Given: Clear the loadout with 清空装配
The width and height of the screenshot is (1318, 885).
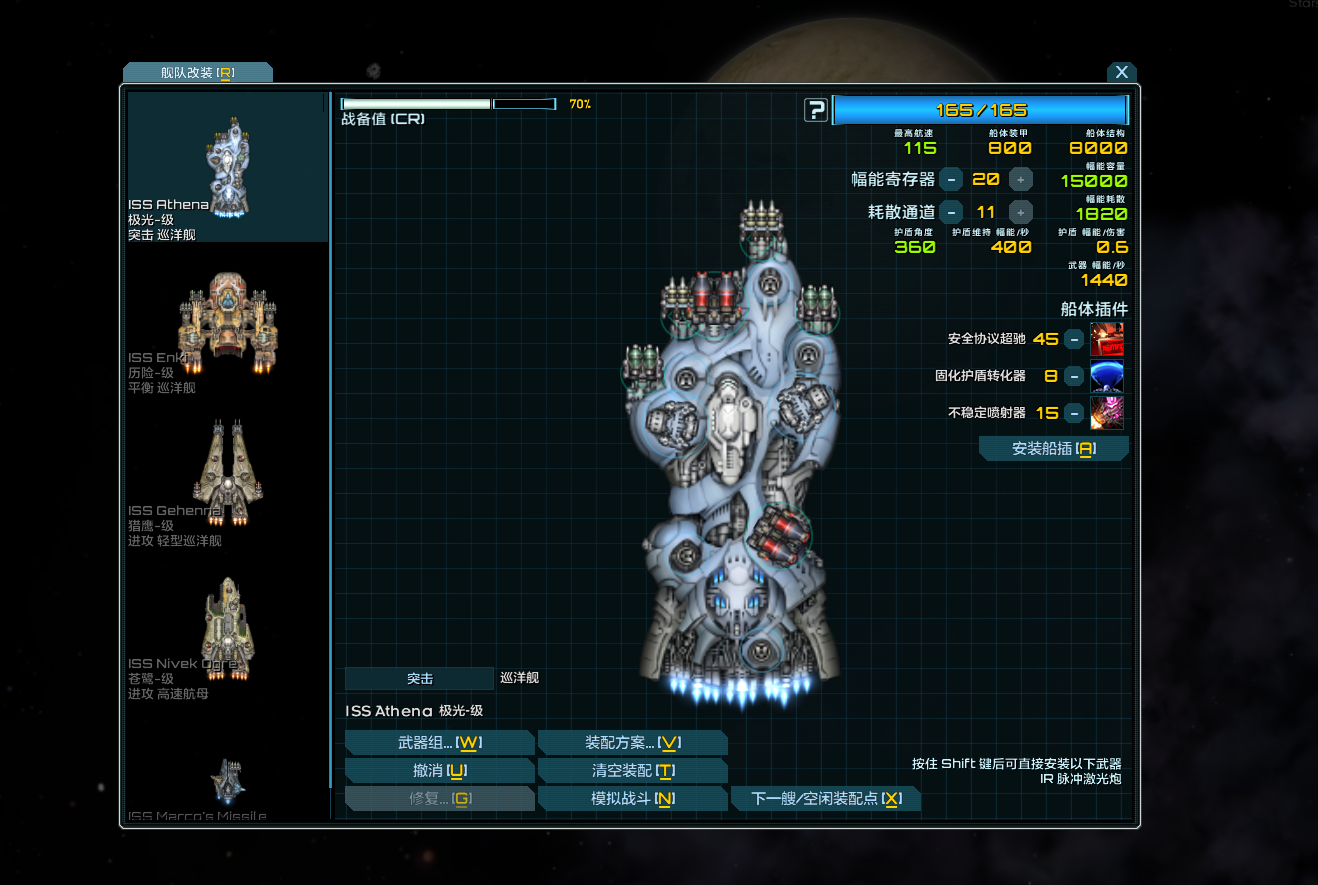Looking at the screenshot, I should [x=632, y=771].
